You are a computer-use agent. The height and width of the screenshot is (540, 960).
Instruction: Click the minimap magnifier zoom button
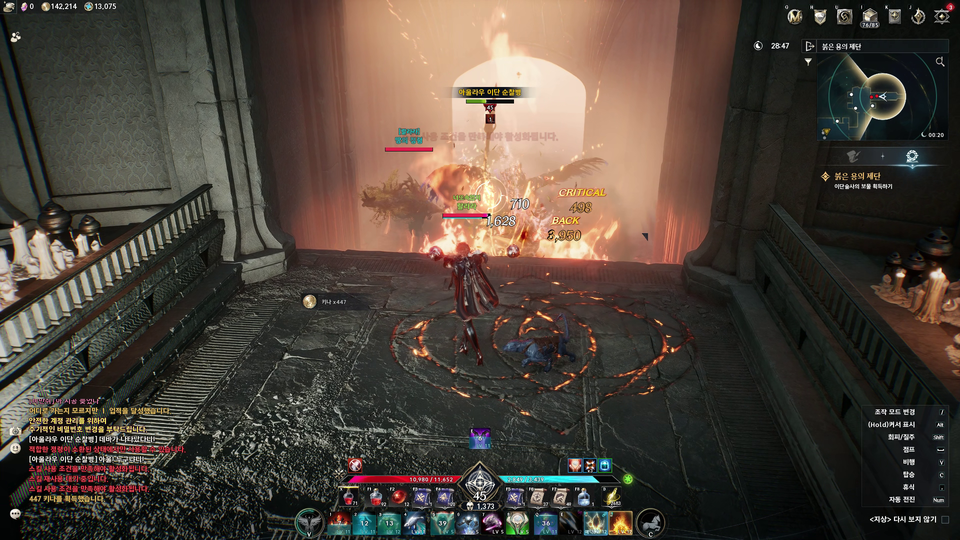click(x=940, y=62)
